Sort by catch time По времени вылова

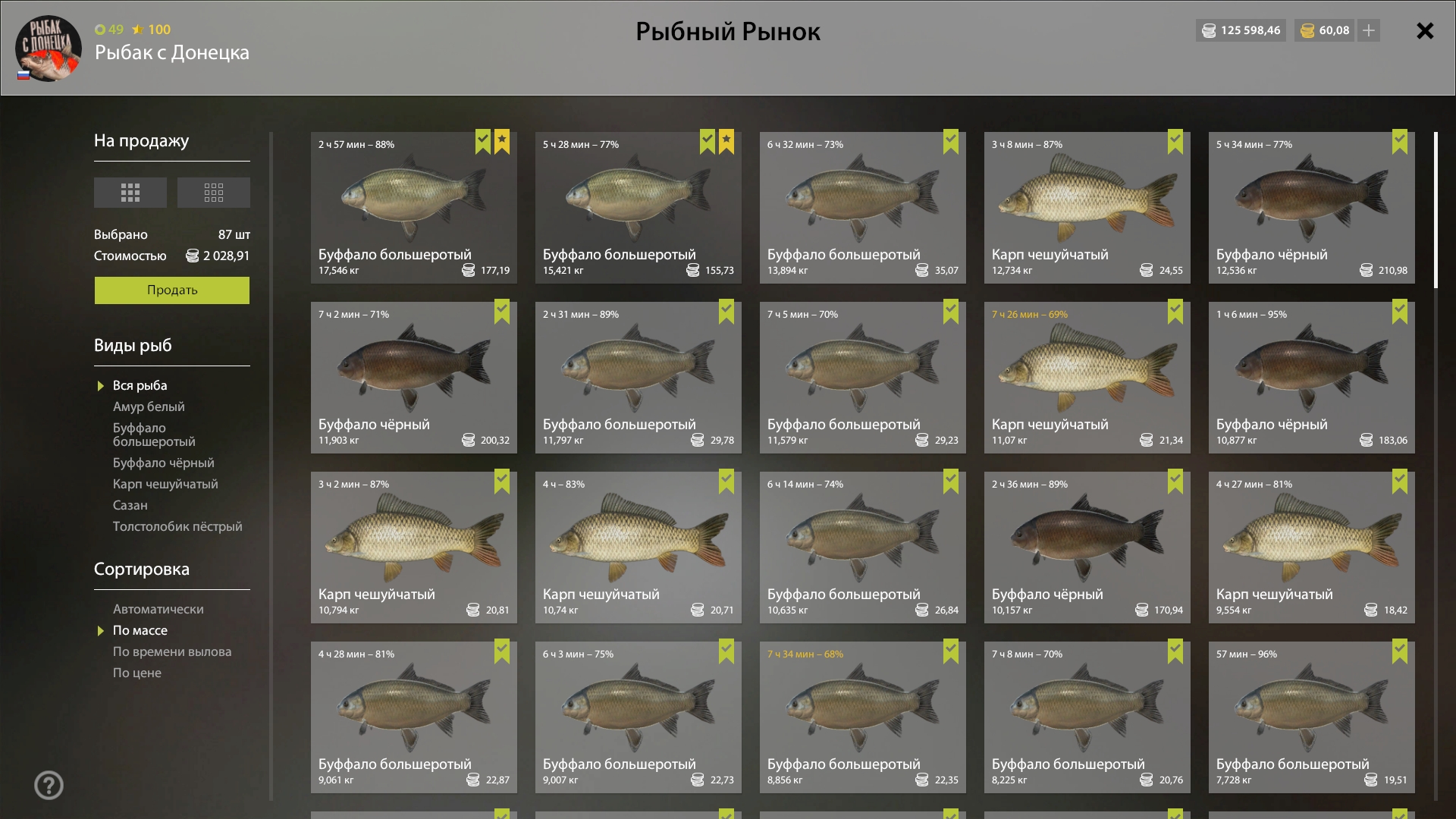tap(172, 652)
